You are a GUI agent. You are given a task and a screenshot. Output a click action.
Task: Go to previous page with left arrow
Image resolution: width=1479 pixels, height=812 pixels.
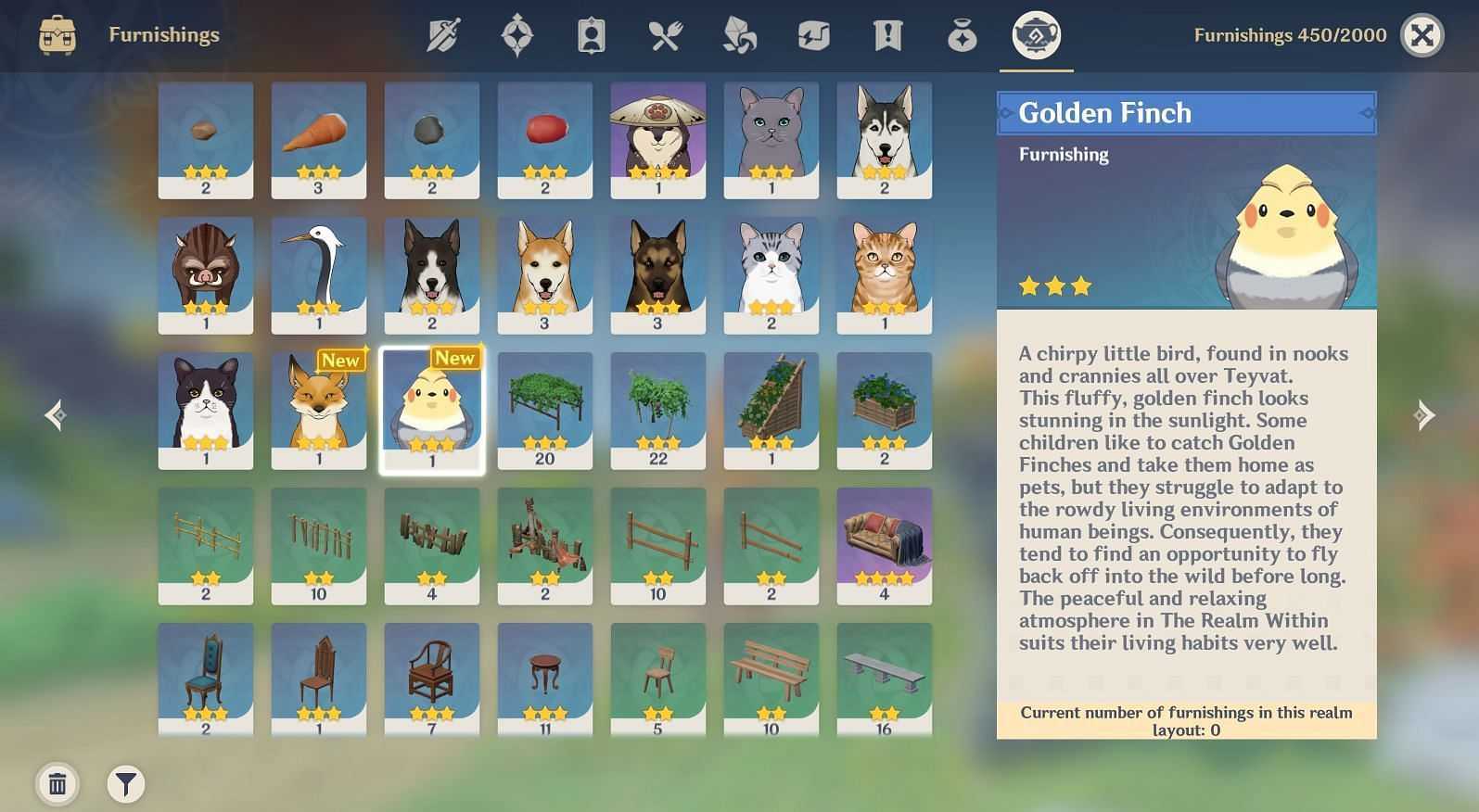tap(56, 414)
